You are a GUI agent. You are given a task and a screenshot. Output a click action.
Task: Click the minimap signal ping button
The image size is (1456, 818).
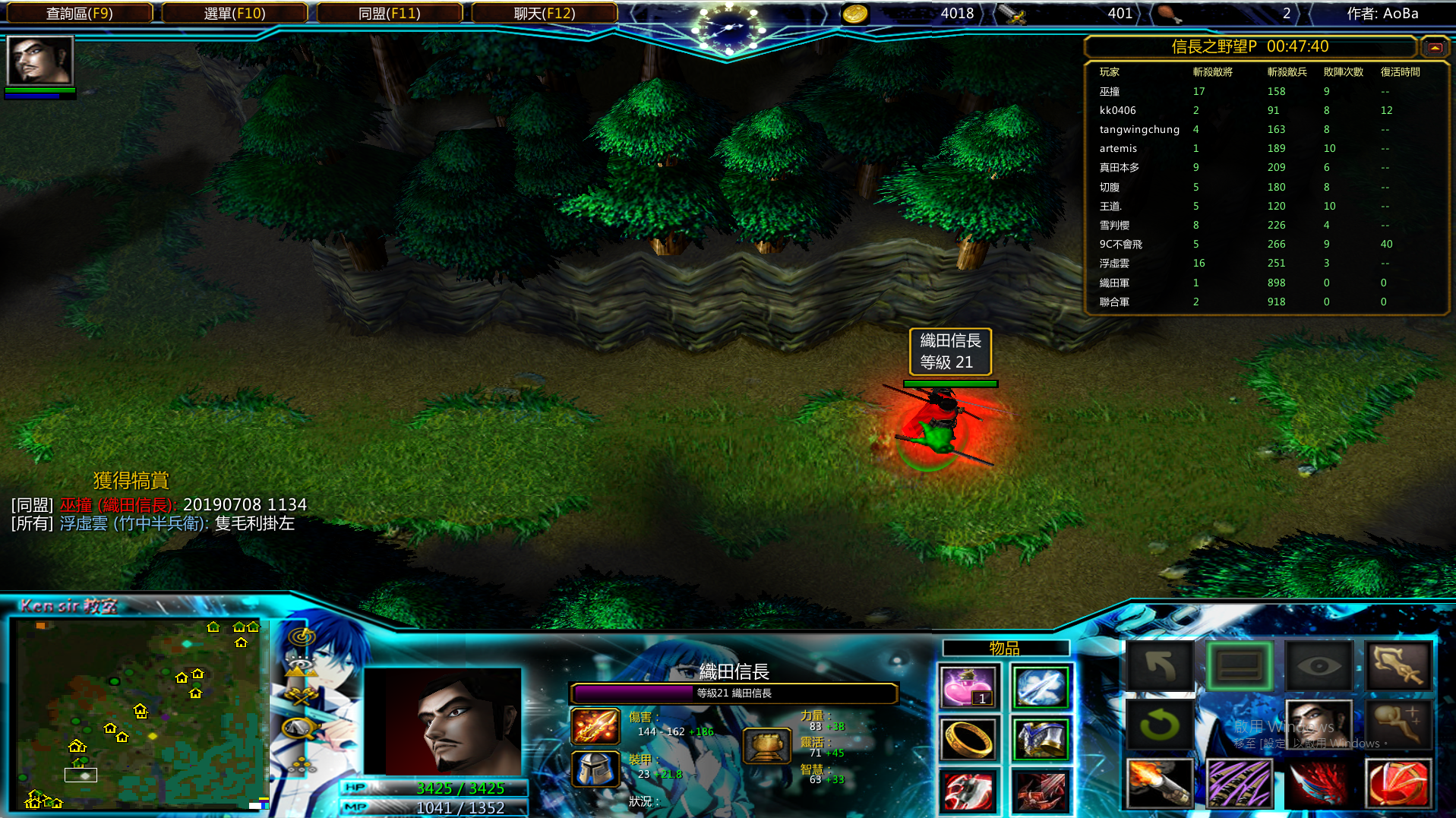click(302, 636)
